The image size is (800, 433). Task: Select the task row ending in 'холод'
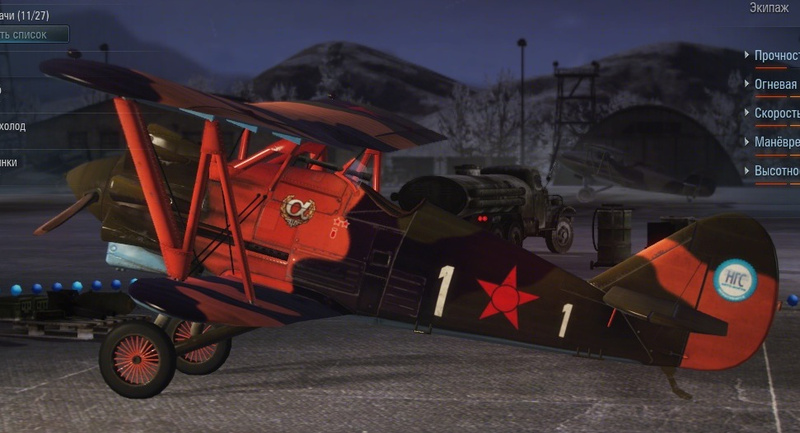pyautogui.click(x=13, y=127)
